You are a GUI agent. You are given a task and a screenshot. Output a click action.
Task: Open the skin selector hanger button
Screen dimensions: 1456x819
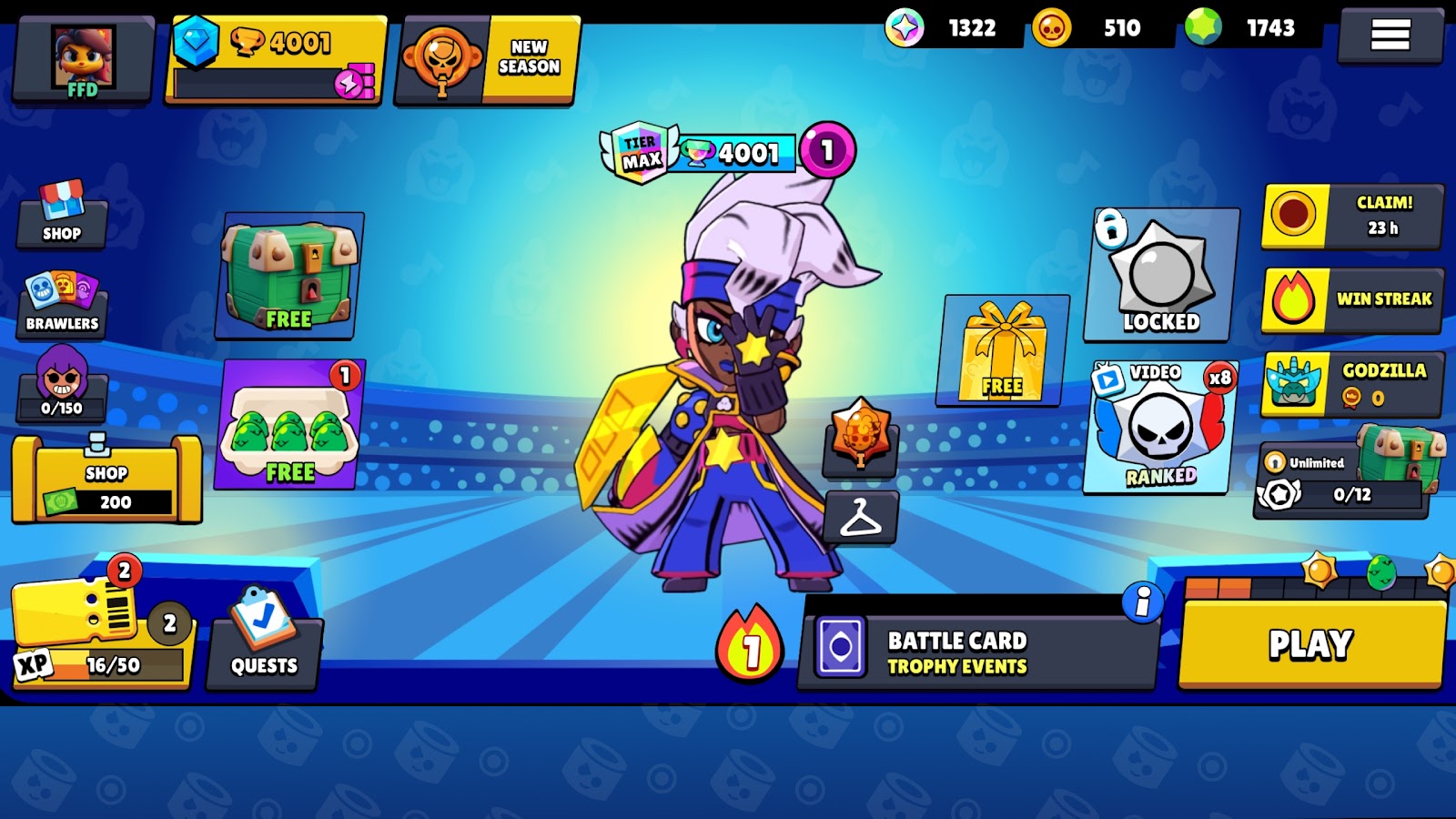pyautogui.click(x=861, y=518)
